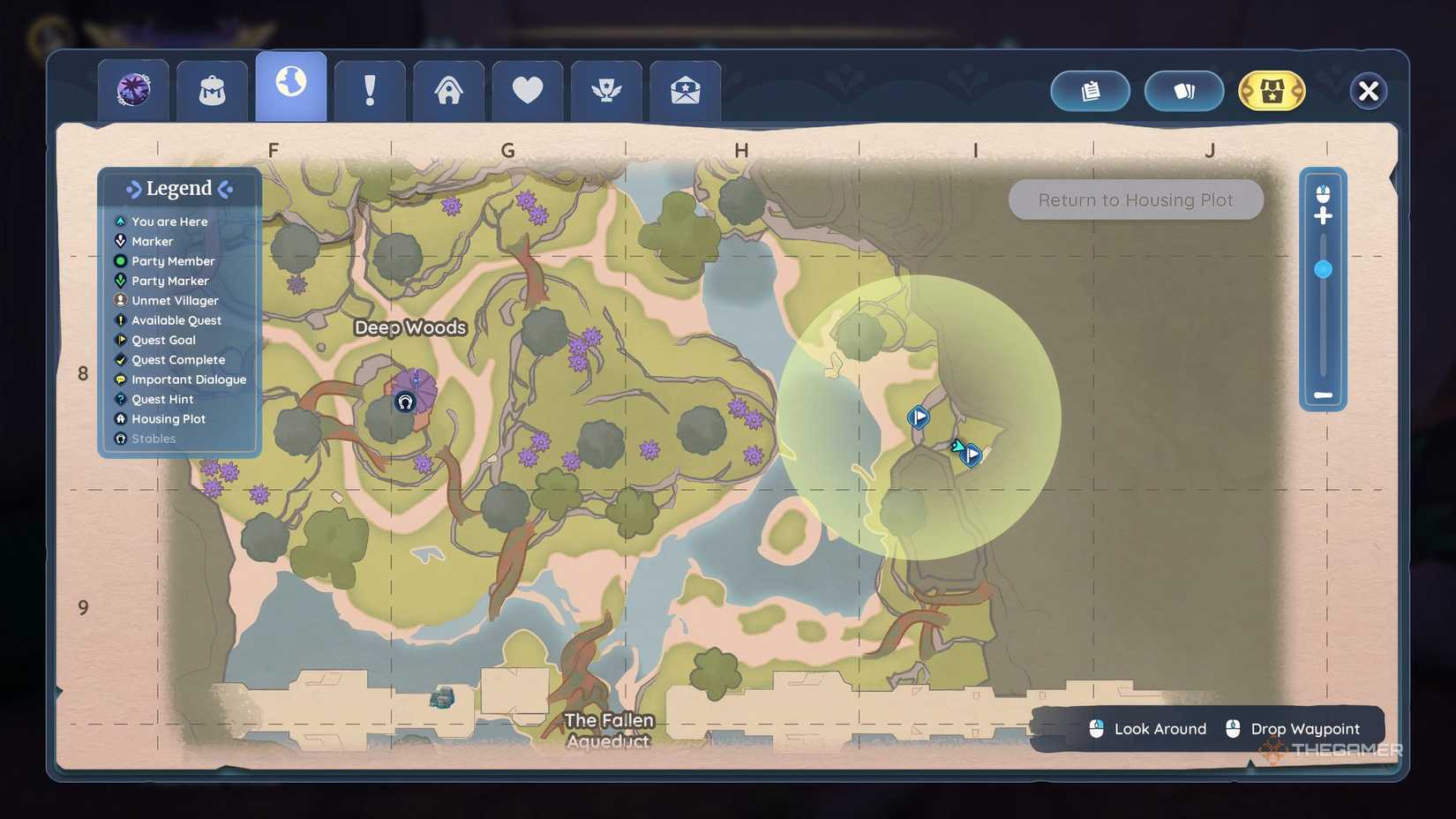Click the Stables horseshoe icon in Deep Woods

[x=404, y=403]
